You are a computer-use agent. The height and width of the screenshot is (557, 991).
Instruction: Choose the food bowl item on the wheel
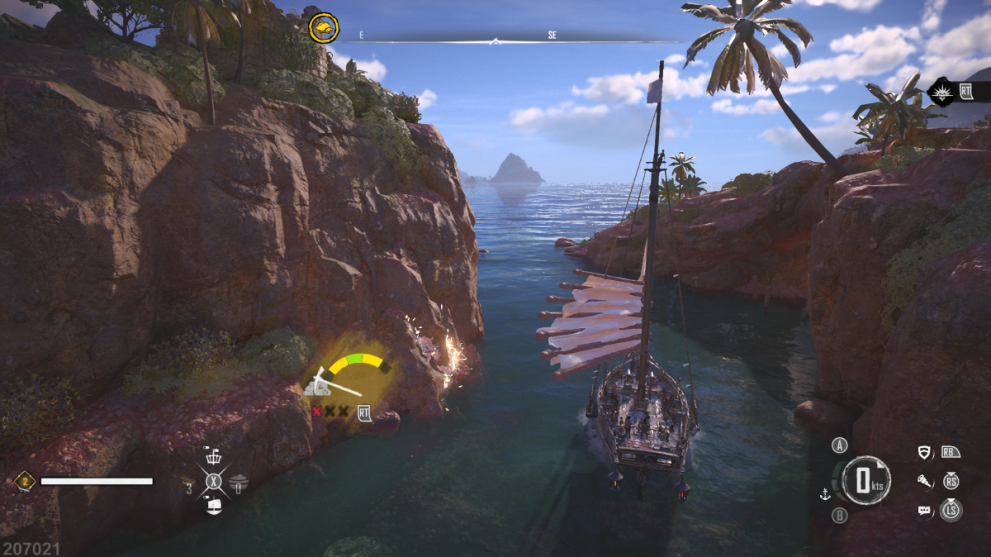tap(238, 485)
